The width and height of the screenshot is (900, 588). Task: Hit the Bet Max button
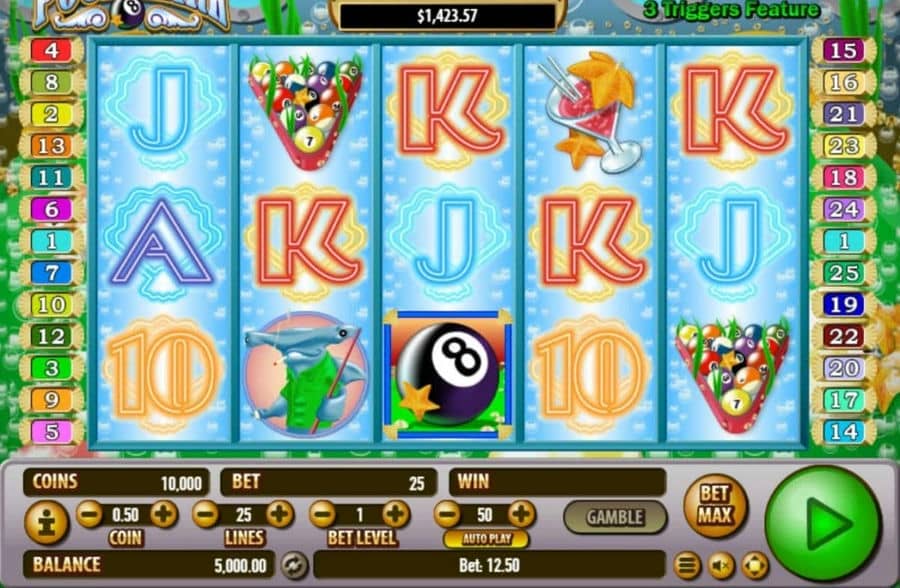click(x=715, y=506)
